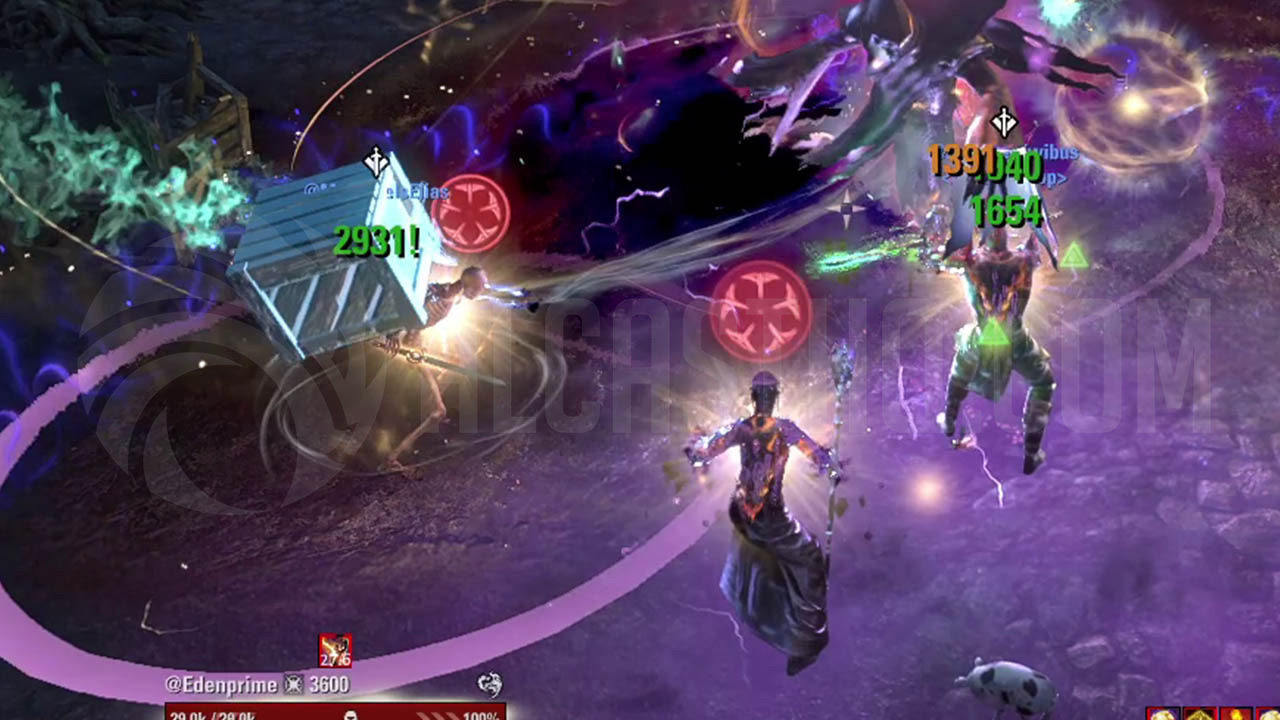Image resolution: width=1280 pixels, height=720 pixels.
Task: Click the white dragon emblem icon
Action: 490,685
